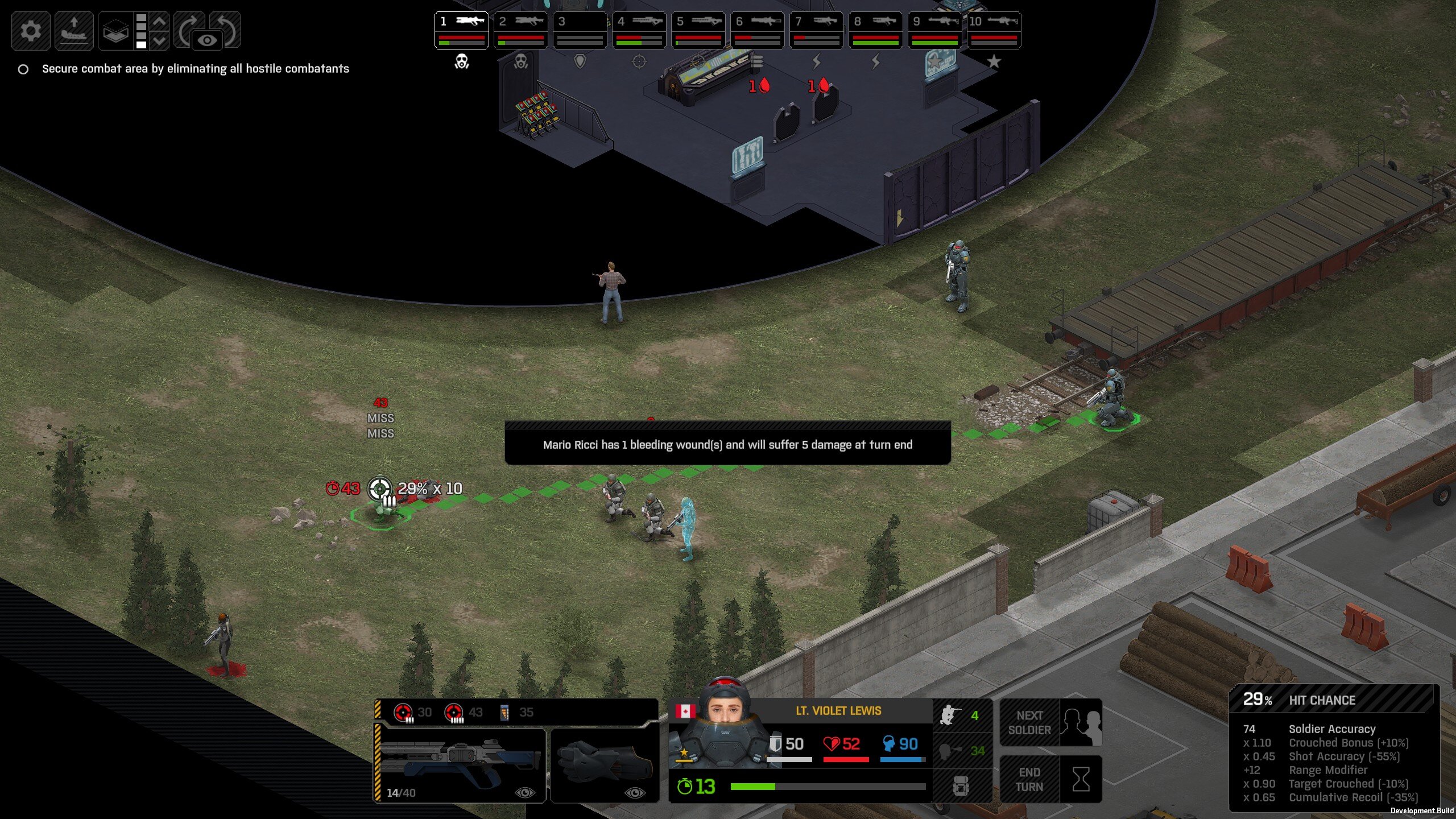This screenshot has width=1456, height=819.
Task: Select soldier slot 1
Action: 461,30
